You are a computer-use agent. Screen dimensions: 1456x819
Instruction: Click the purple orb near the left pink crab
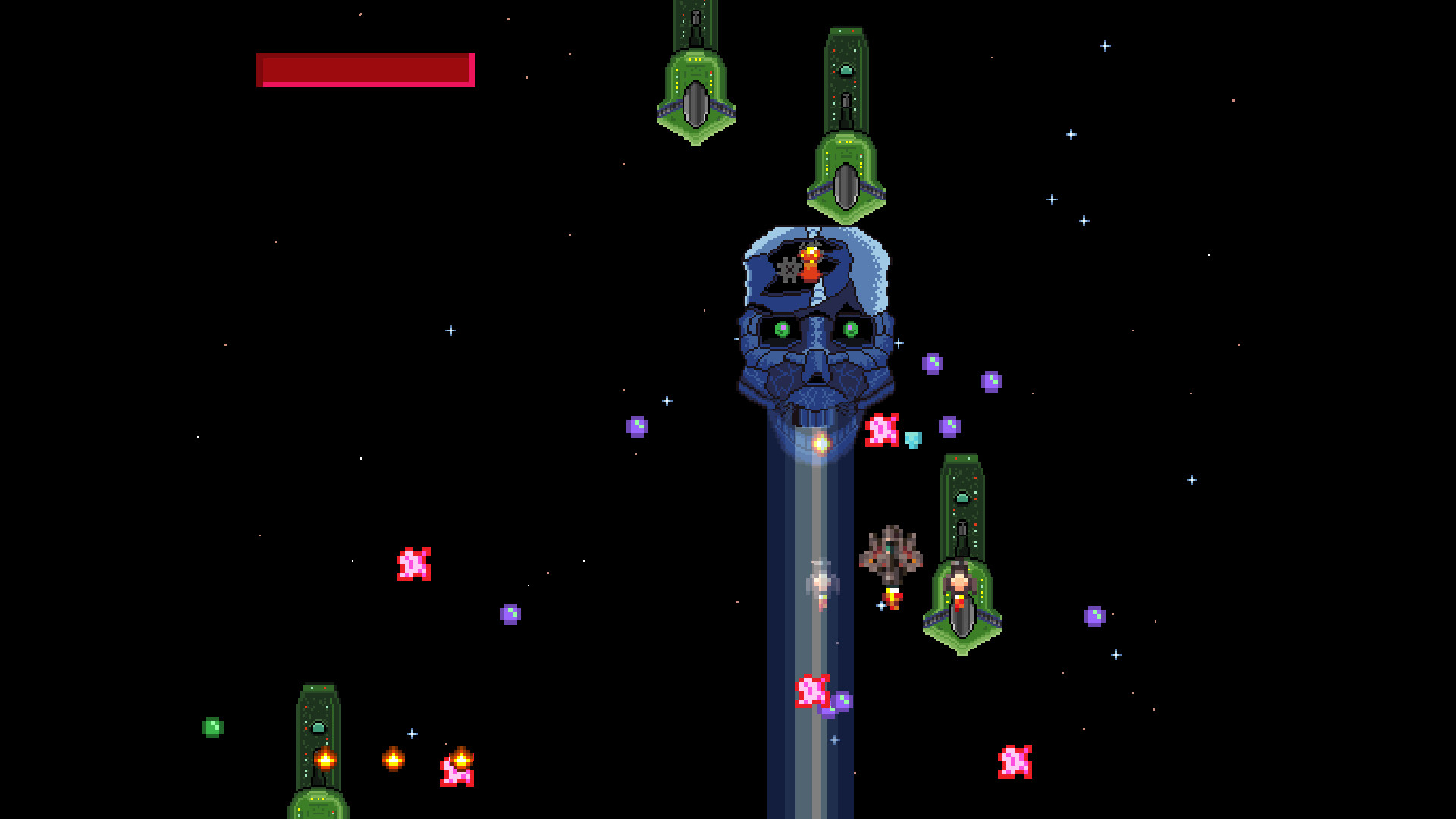pyautogui.click(x=511, y=611)
